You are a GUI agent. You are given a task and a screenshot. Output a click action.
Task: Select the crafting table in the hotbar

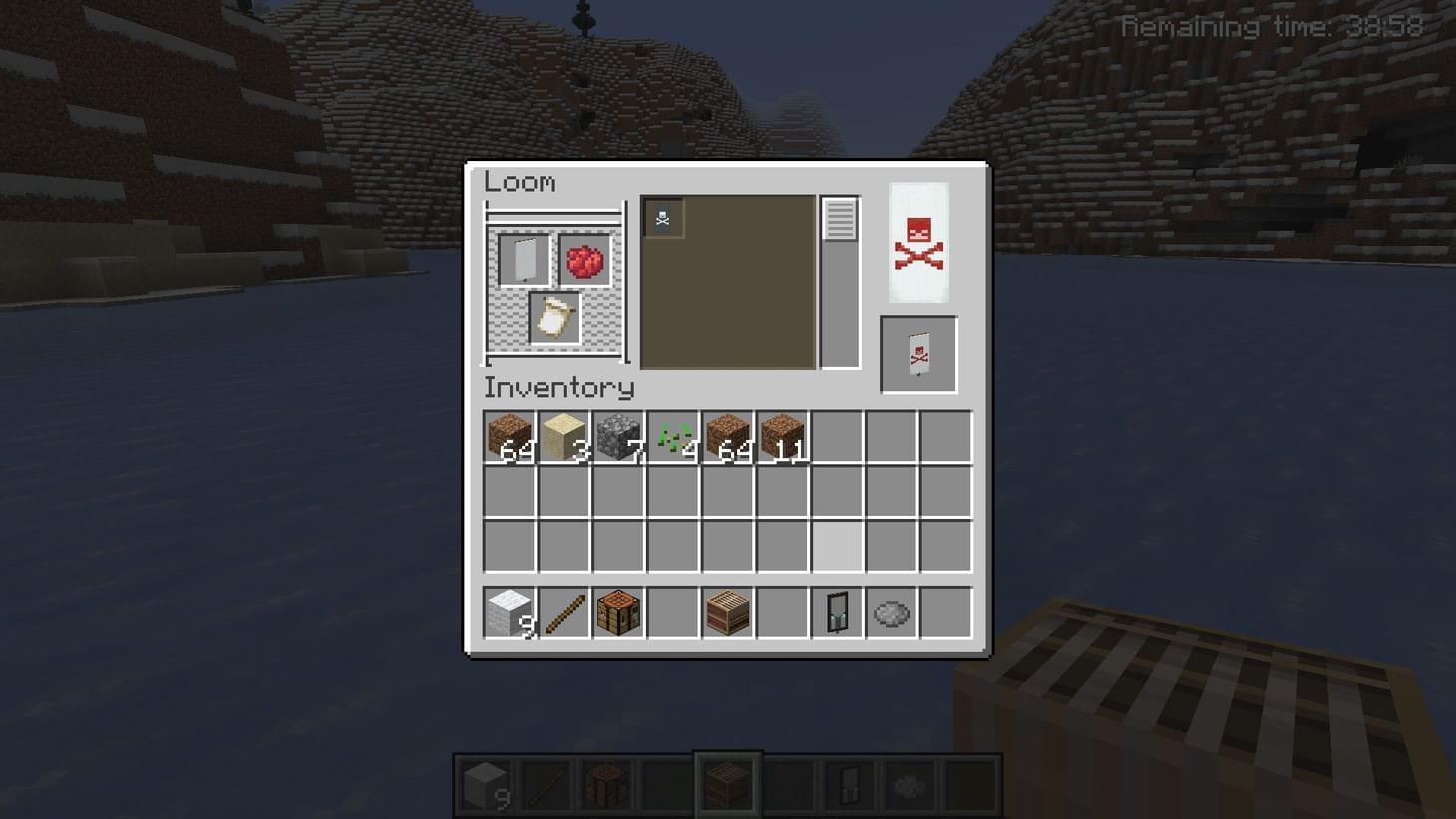617,612
